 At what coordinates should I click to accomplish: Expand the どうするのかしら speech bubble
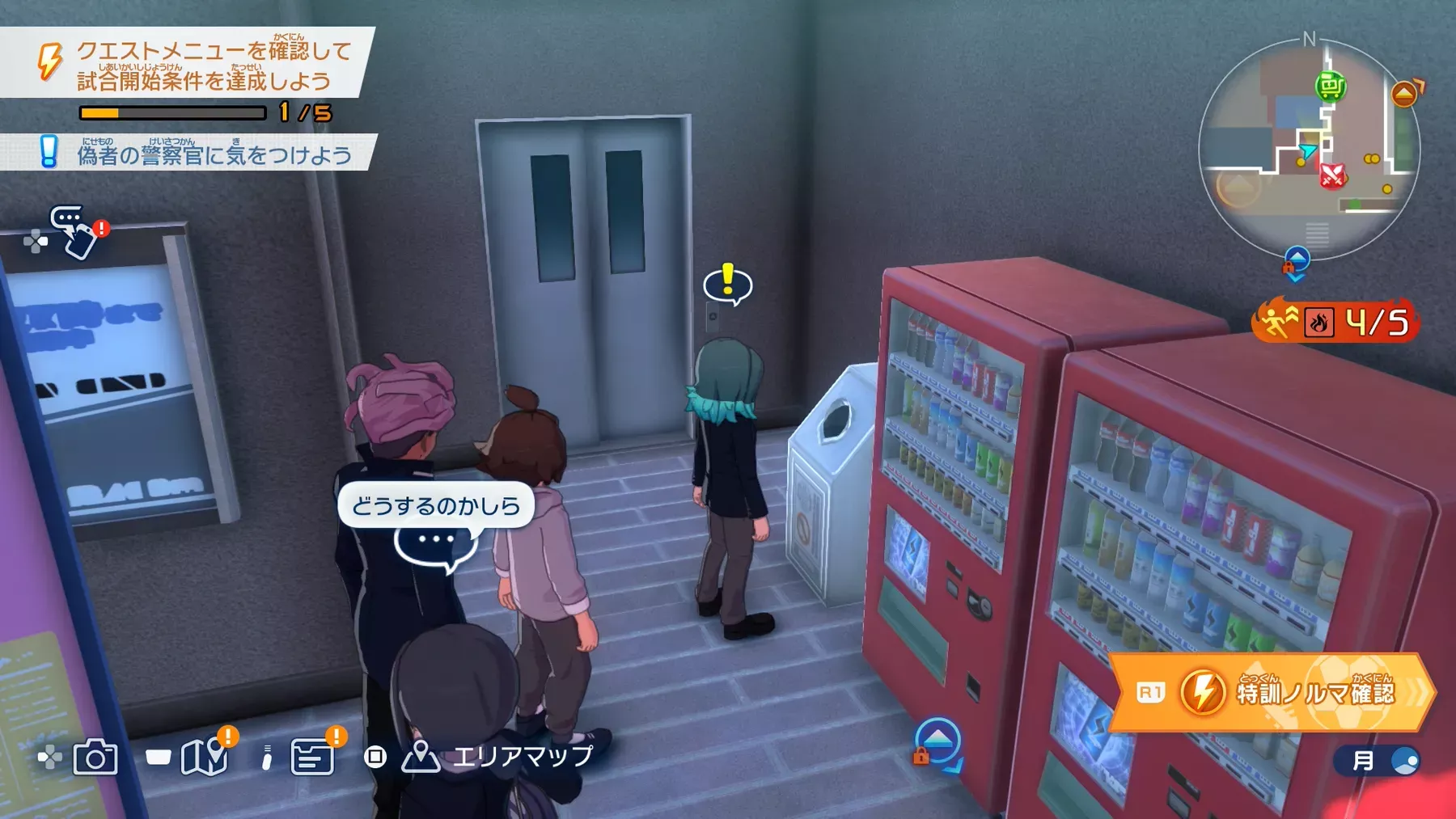(x=438, y=504)
